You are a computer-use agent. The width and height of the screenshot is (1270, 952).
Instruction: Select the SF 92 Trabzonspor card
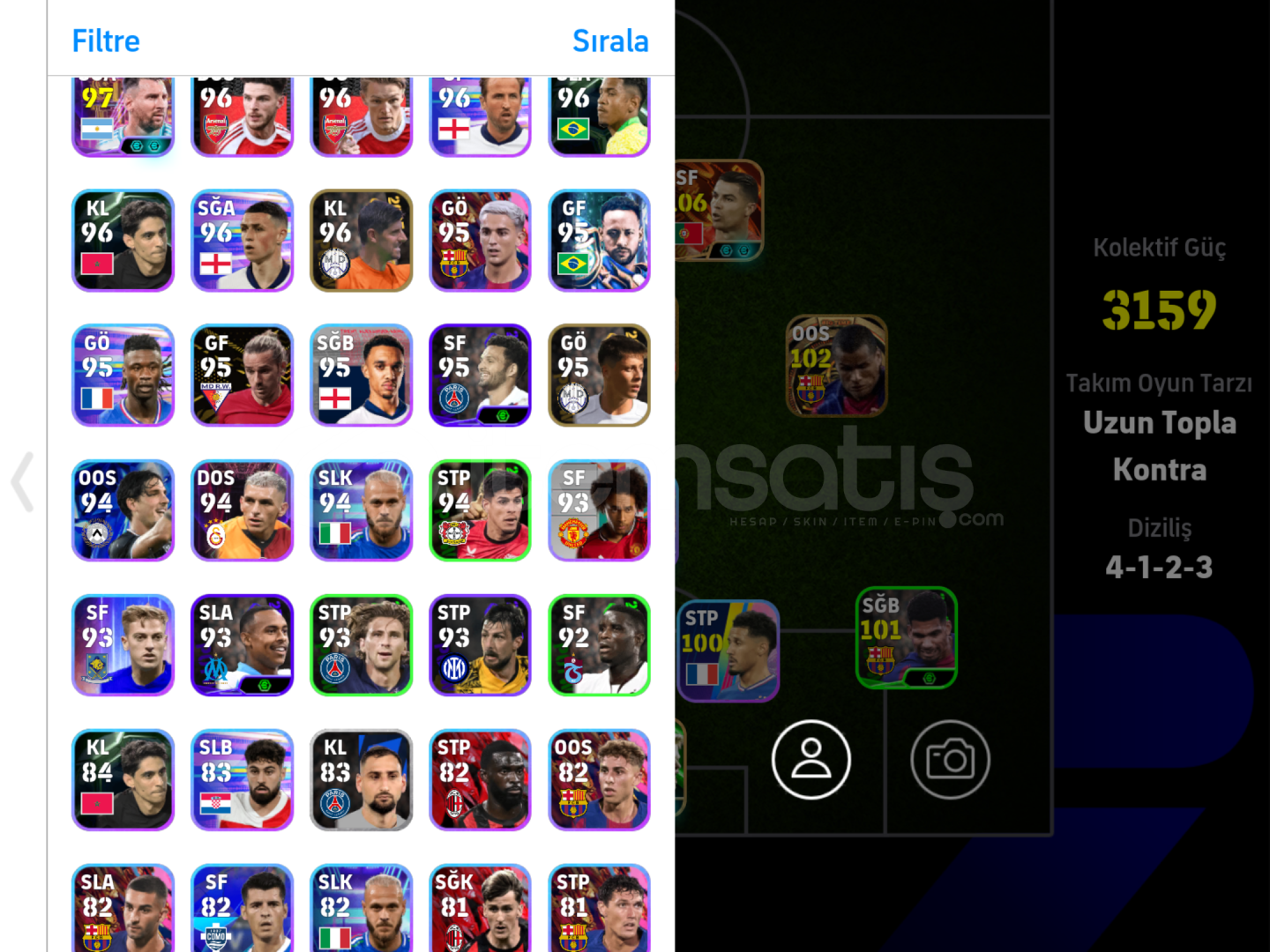point(599,645)
